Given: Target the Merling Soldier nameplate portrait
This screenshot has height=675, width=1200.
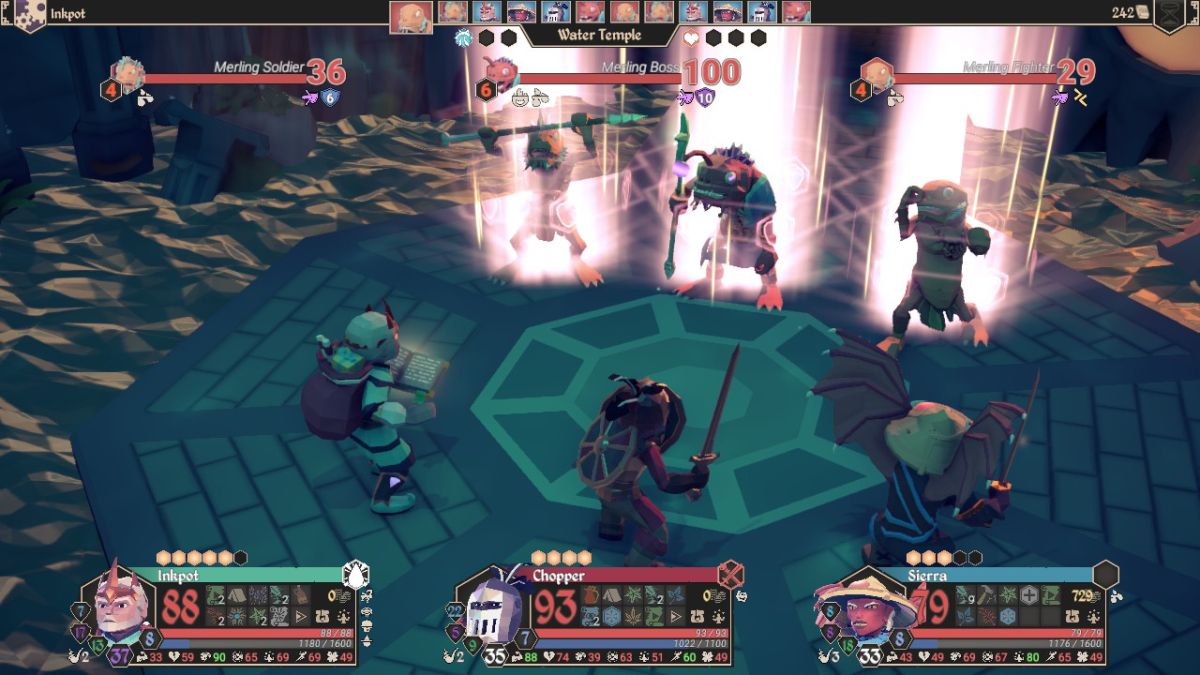Looking at the screenshot, I should [127, 74].
